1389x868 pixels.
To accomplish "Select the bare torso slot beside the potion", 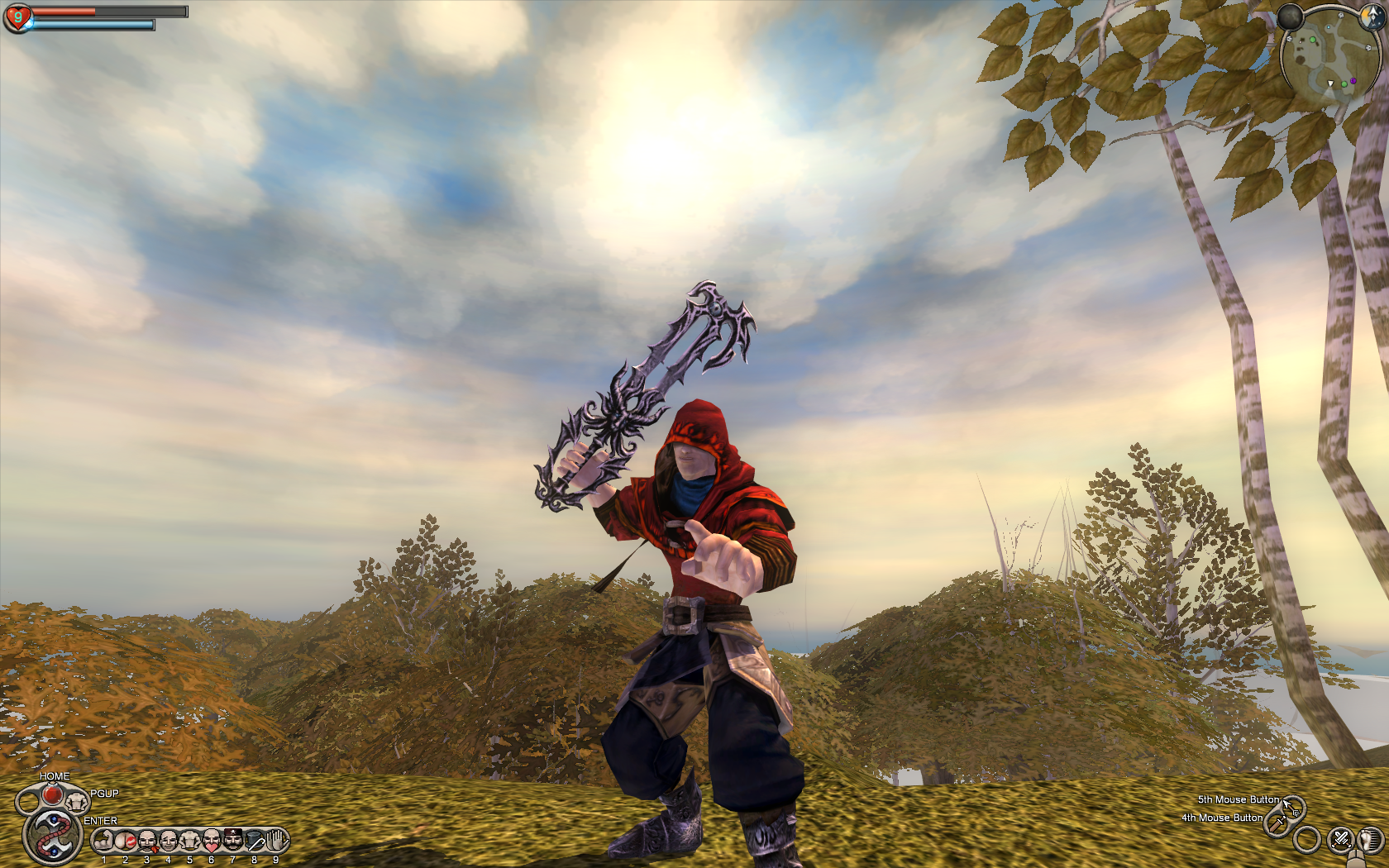I will click(x=77, y=800).
